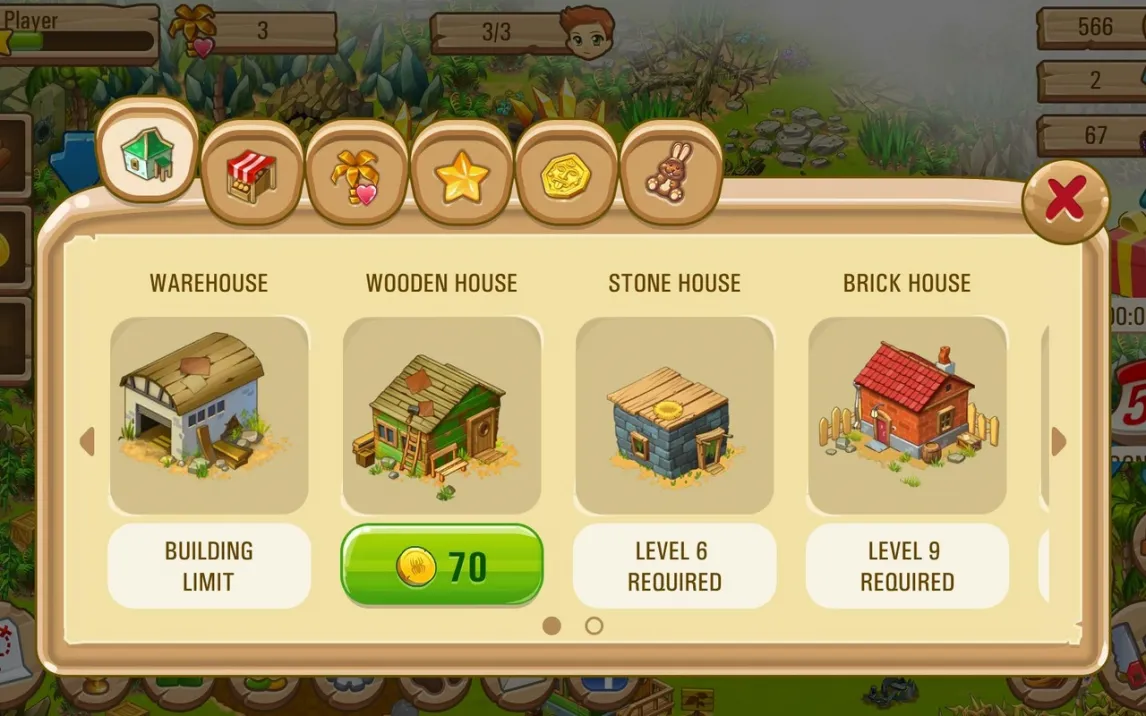
Task: Choose the Wooden House thumbnail
Action: [442, 415]
